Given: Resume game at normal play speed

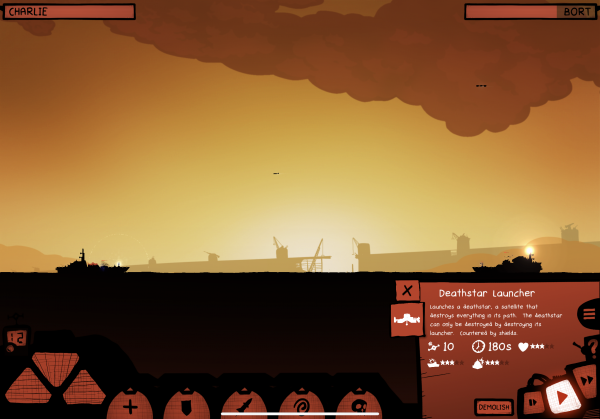Looking at the screenshot, I should [x=562, y=398].
